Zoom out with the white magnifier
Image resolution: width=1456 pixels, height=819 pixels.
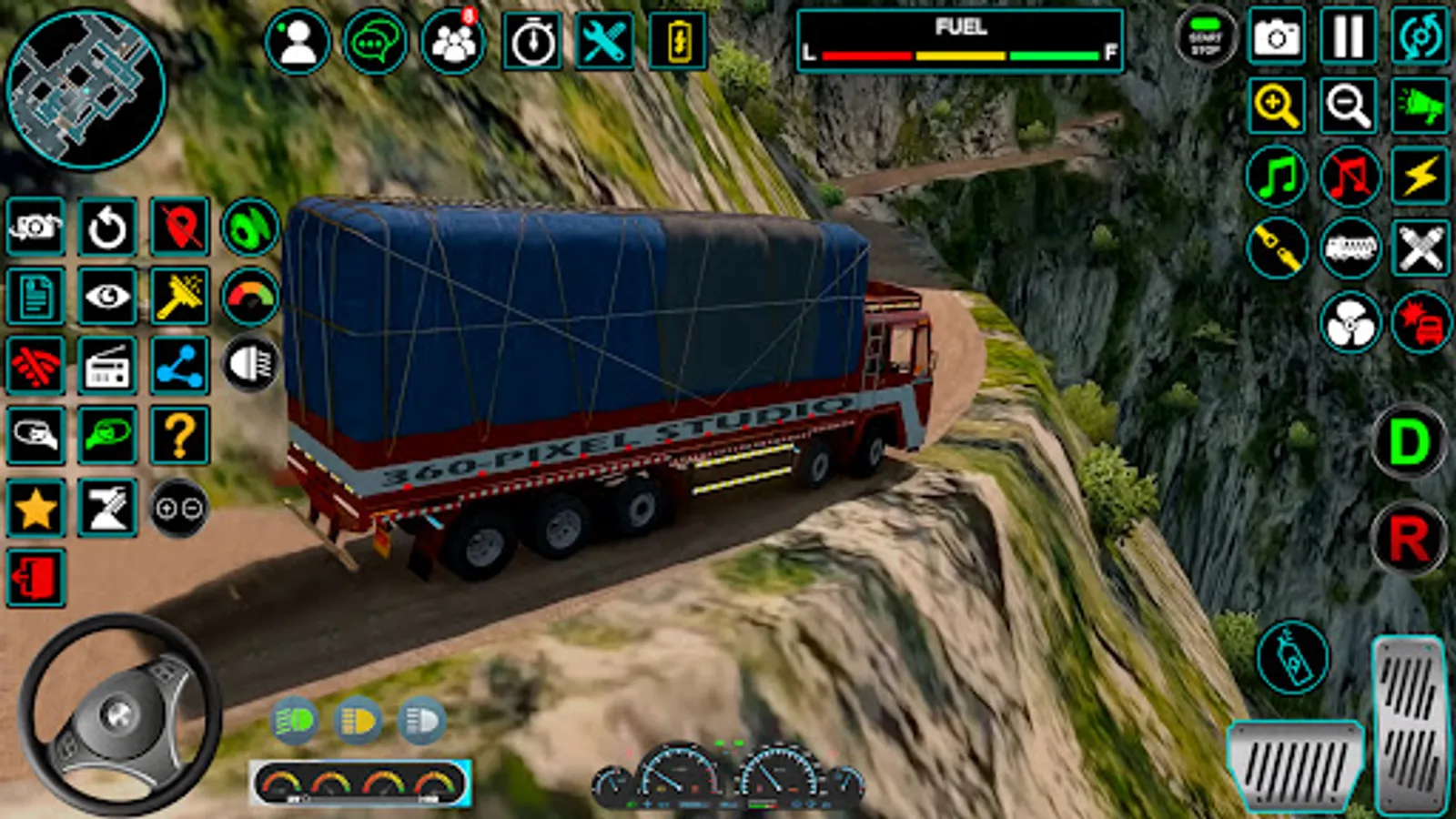1348,106
